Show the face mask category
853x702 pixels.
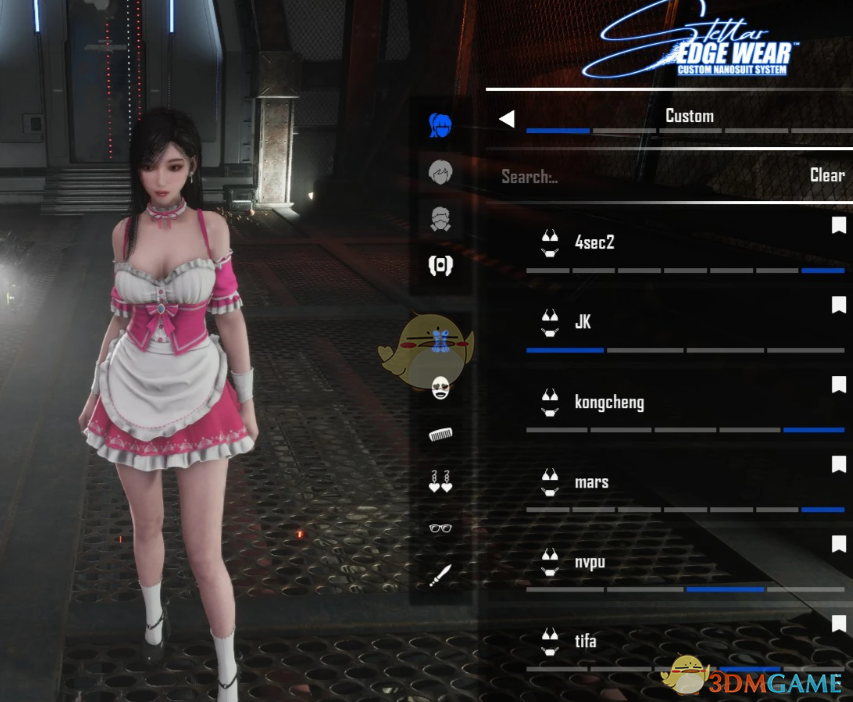pyautogui.click(x=440, y=389)
